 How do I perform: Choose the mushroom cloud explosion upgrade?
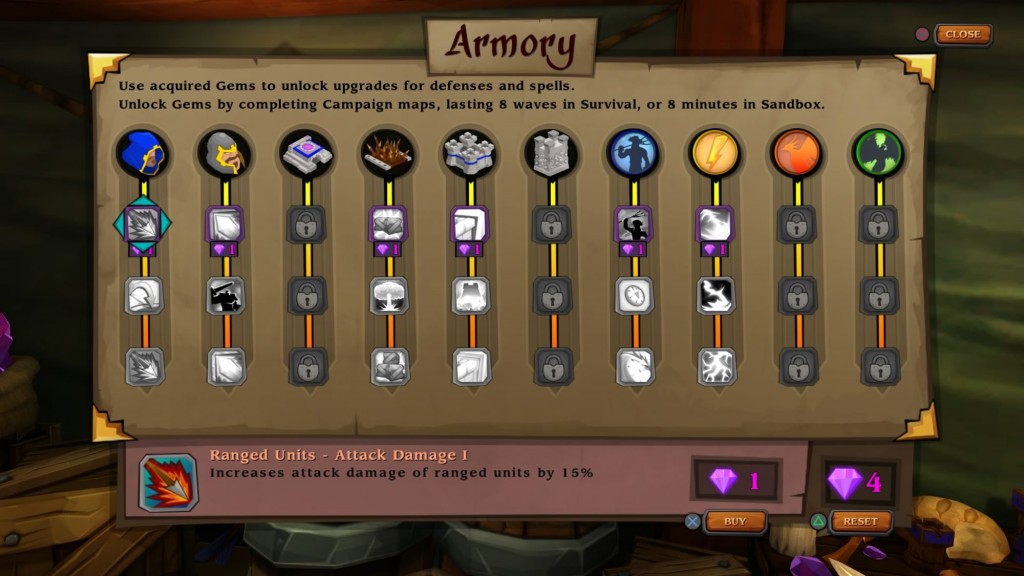click(389, 296)
